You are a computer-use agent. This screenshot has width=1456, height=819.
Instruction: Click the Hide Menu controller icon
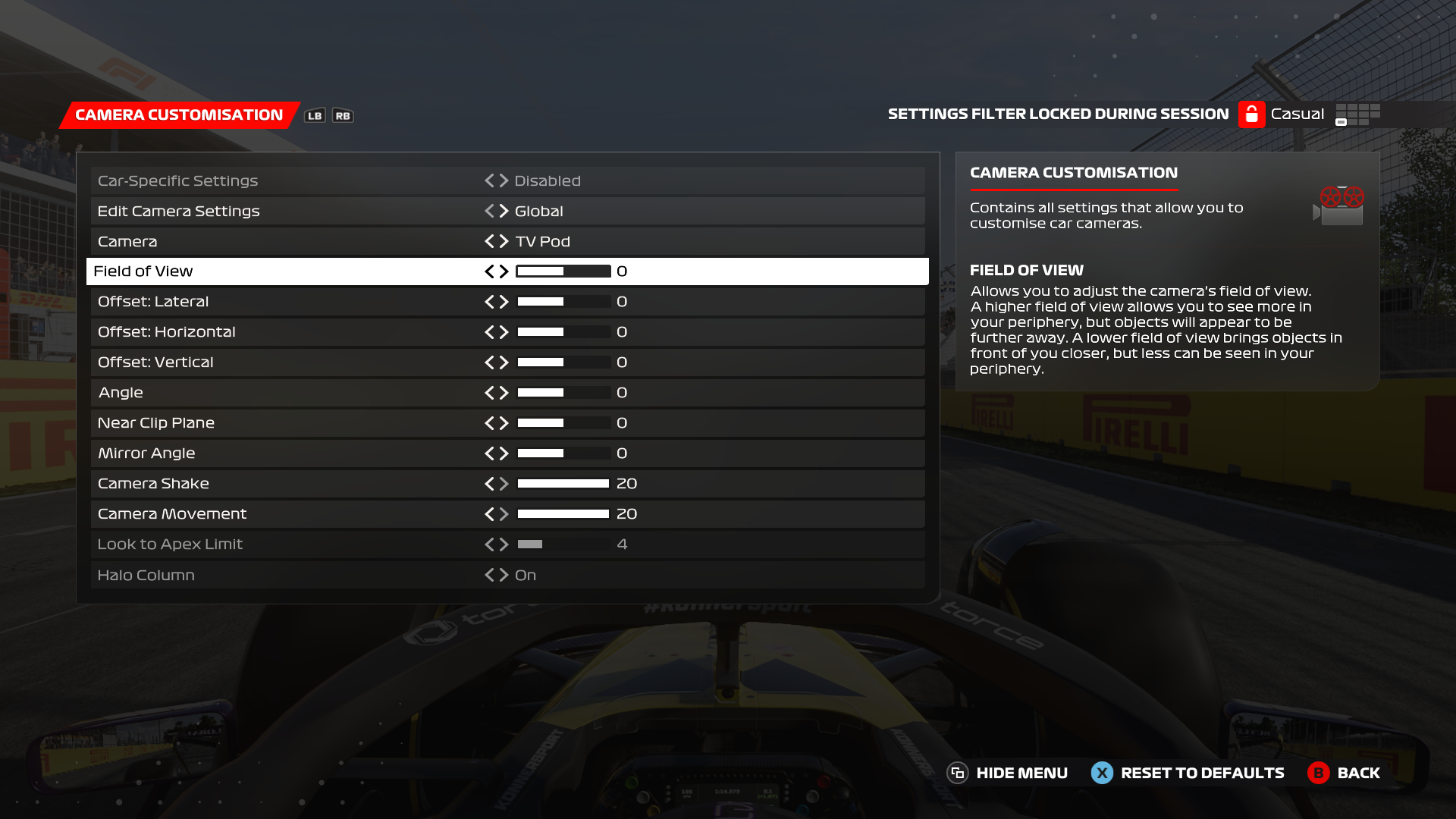click(x=957, y=773)
